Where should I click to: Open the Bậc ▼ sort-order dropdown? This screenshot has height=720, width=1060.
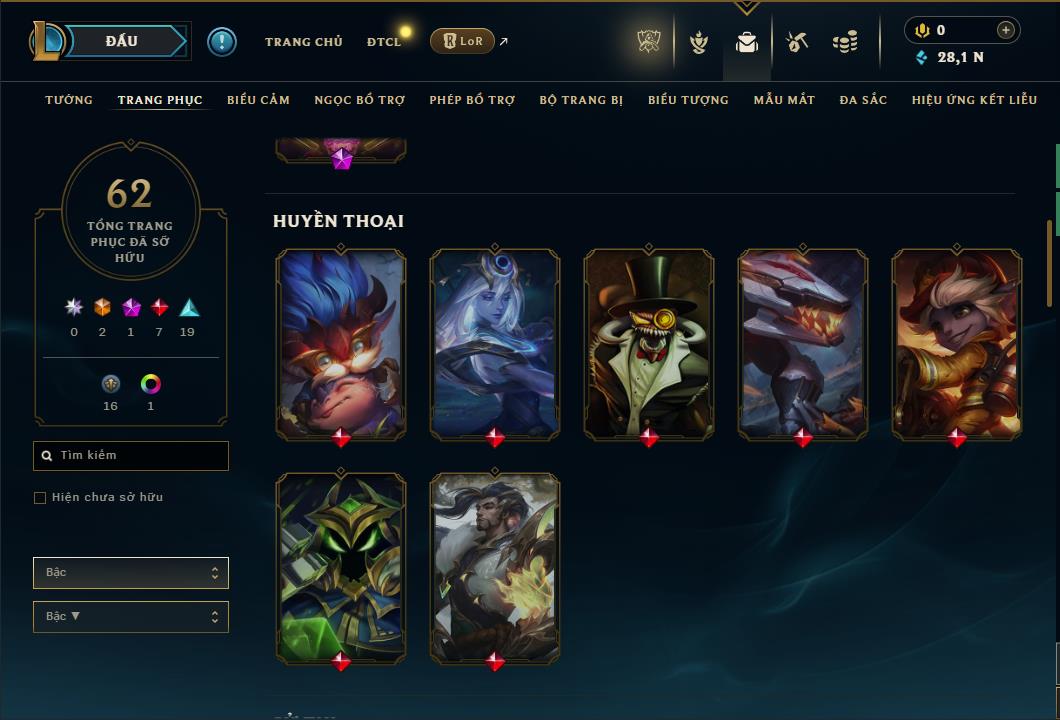tap(131, 617)
